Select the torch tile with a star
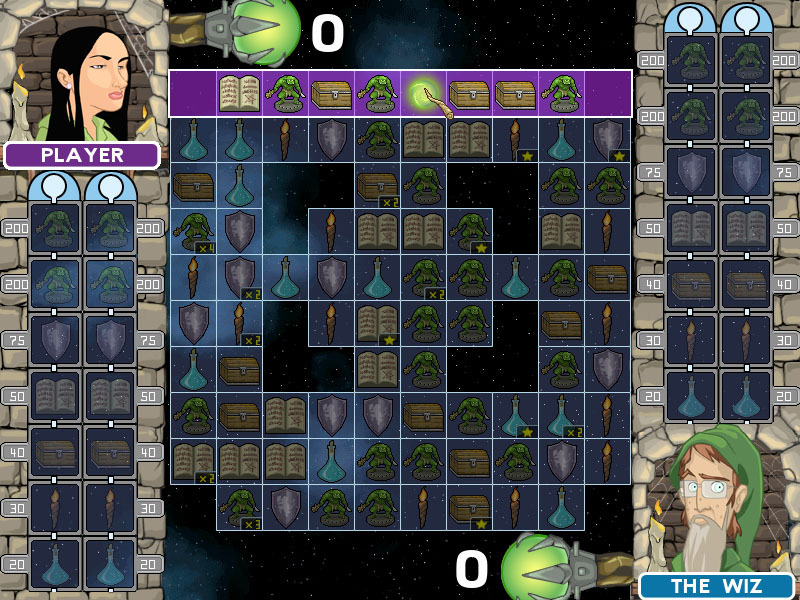The height and width of the screenshot is (600, 800). pos(515,140)
